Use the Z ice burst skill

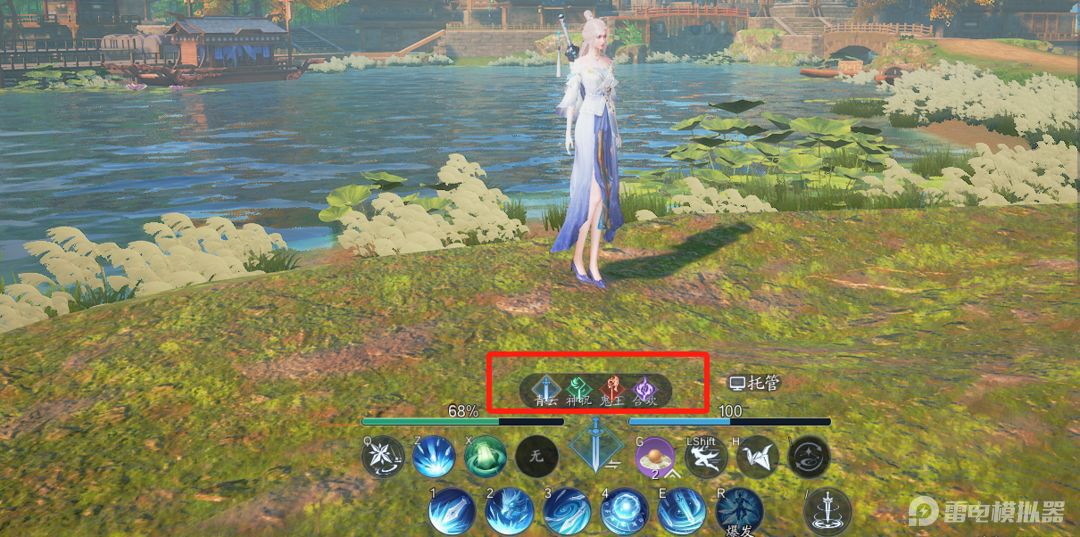click(x=434, y=457)
